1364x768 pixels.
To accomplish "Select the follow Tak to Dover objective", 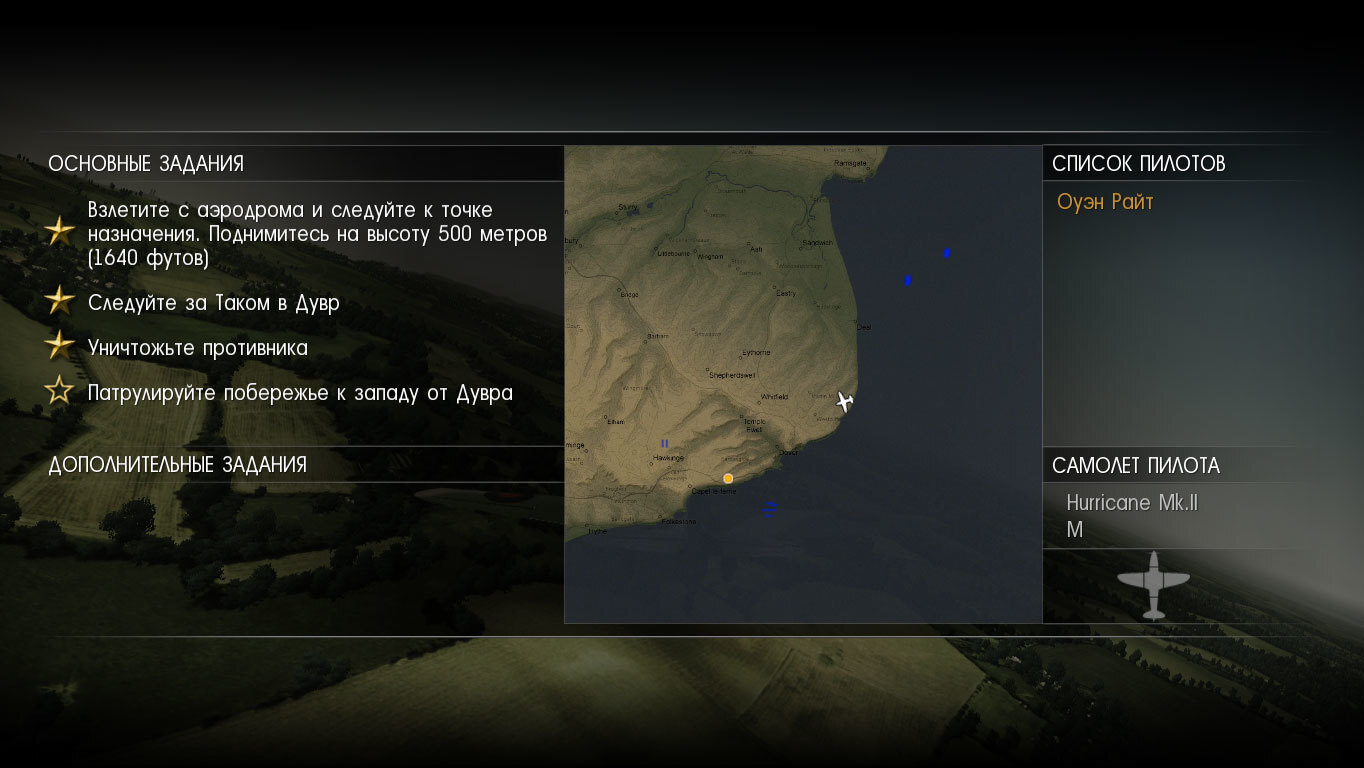I will [213, 303].
